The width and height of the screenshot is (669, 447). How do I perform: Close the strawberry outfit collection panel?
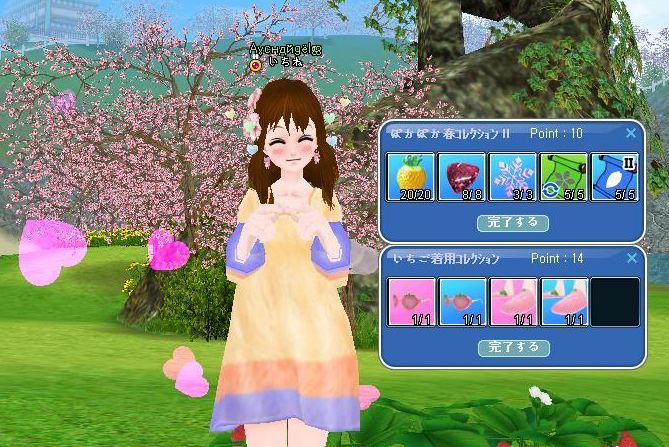click(630, 258)
